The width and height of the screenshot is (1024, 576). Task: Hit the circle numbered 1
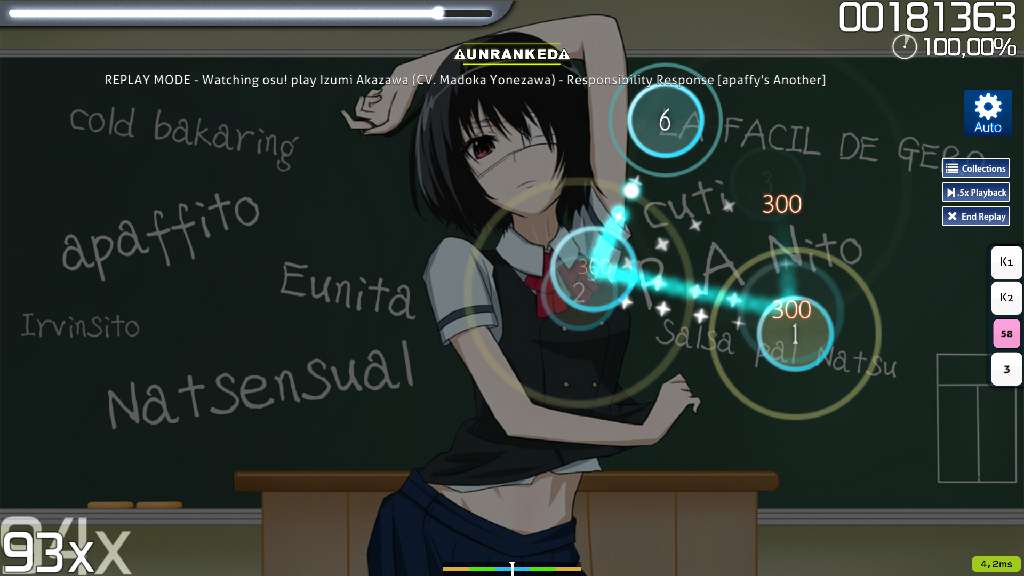point(796,333)
